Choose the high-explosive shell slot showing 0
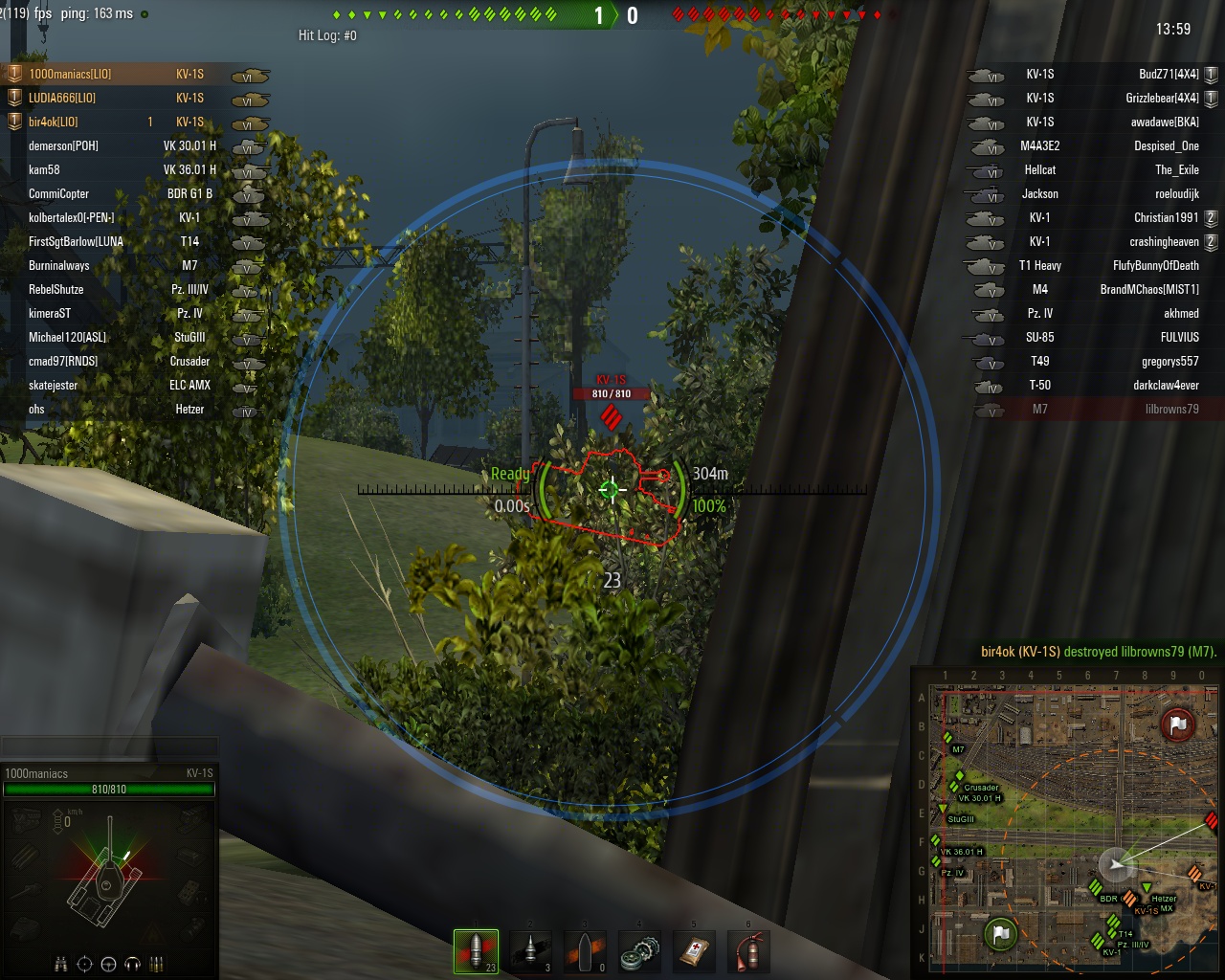The height and width of the screenshot is (980, 1225). (585, 950)
